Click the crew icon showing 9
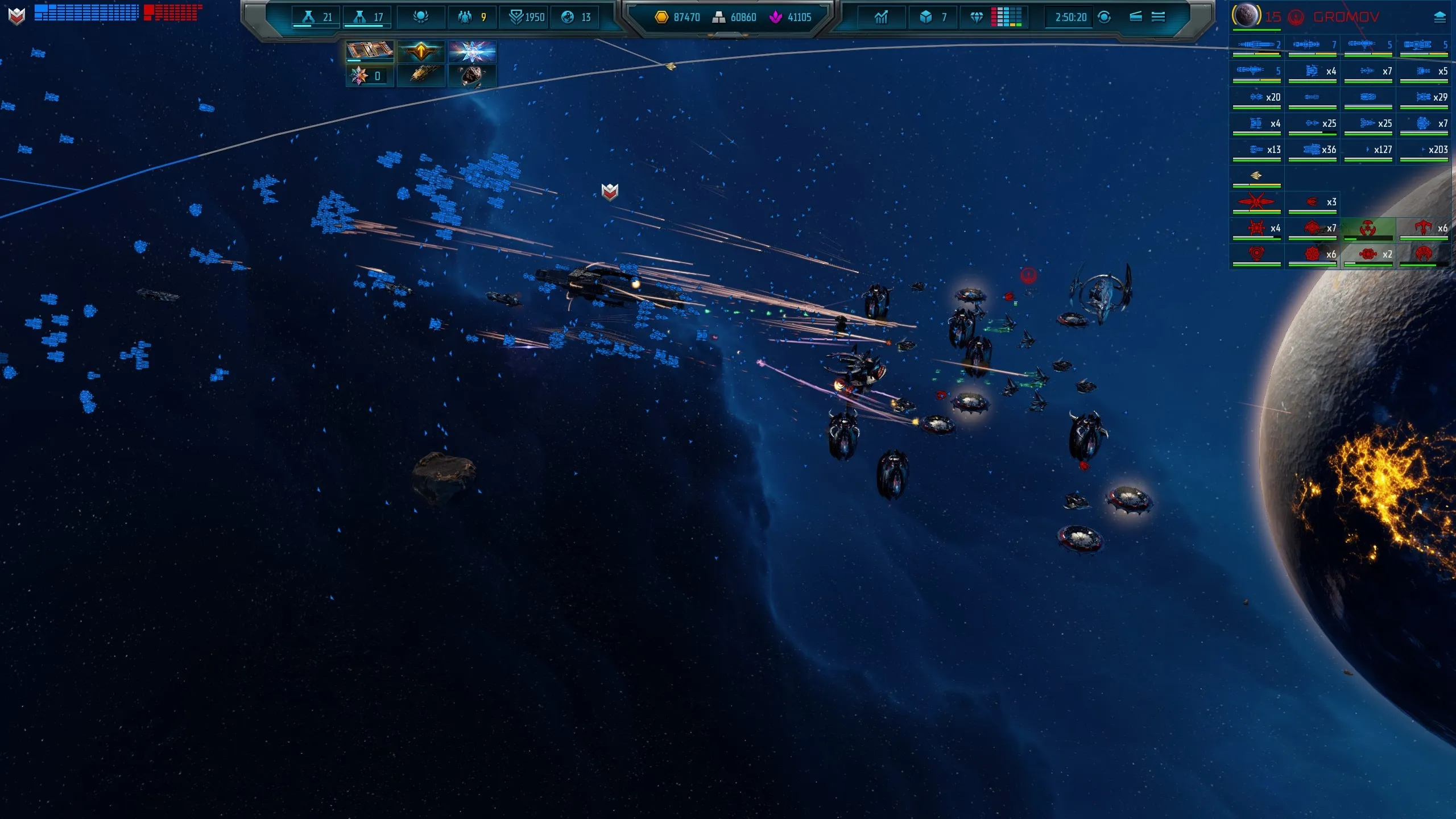The width and height of the screenshot is (1456, 819). pyautogui.click(x=472, y=17)
